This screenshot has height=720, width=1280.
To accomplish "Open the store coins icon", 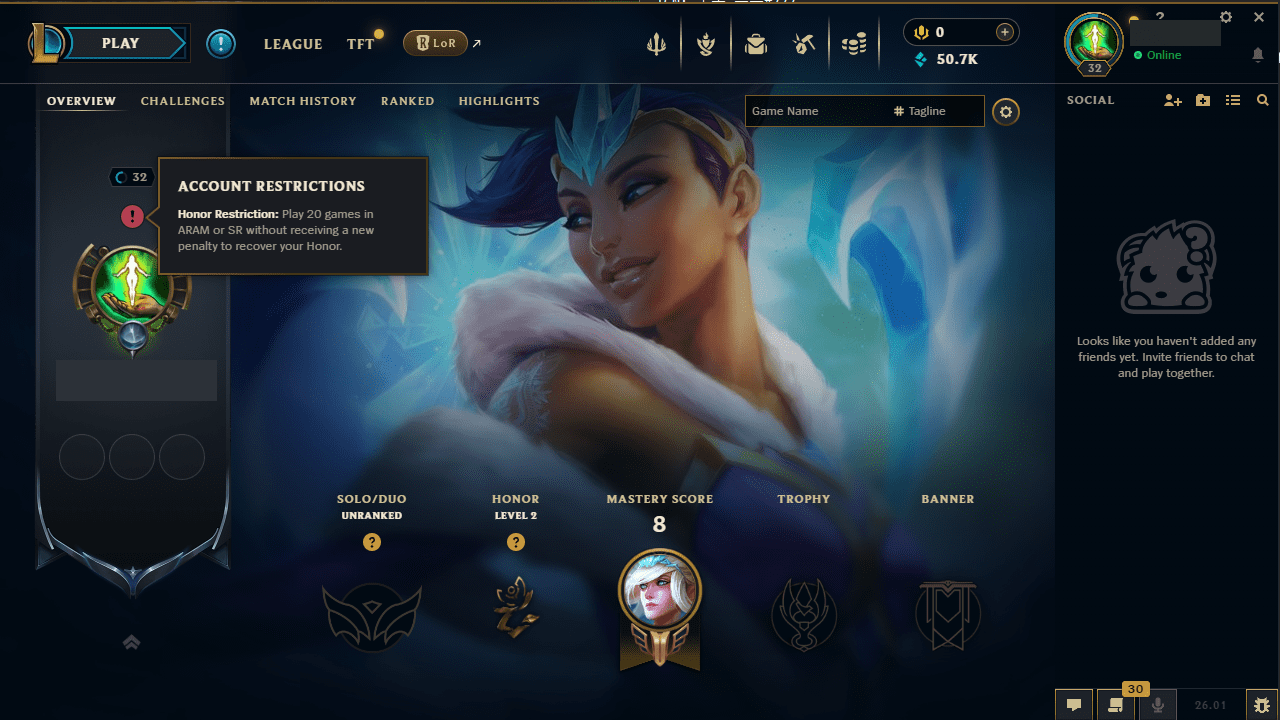I will (855, 44).
